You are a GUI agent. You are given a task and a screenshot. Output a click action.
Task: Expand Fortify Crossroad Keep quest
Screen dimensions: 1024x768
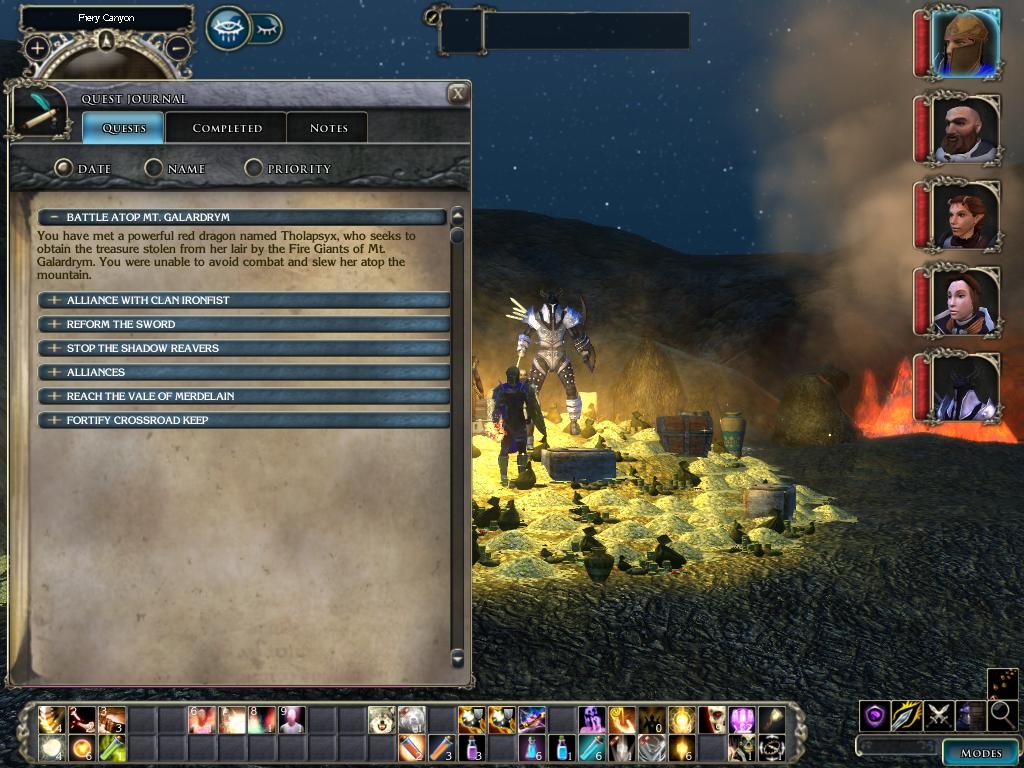[x=54, y=420]
